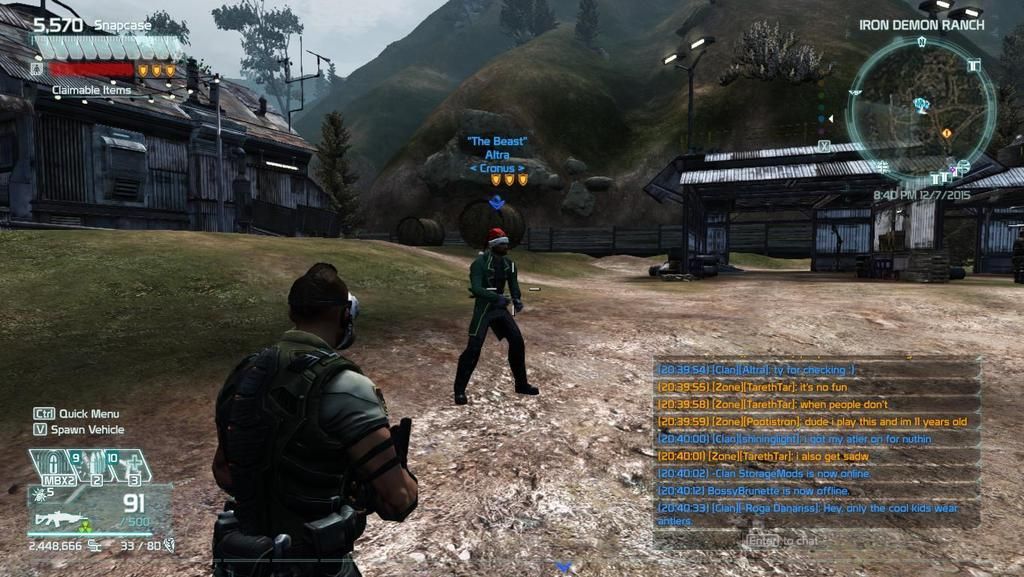Select the winged faction marker on minimap edge
Screen dimensions: 1024x577
point(855,92)
